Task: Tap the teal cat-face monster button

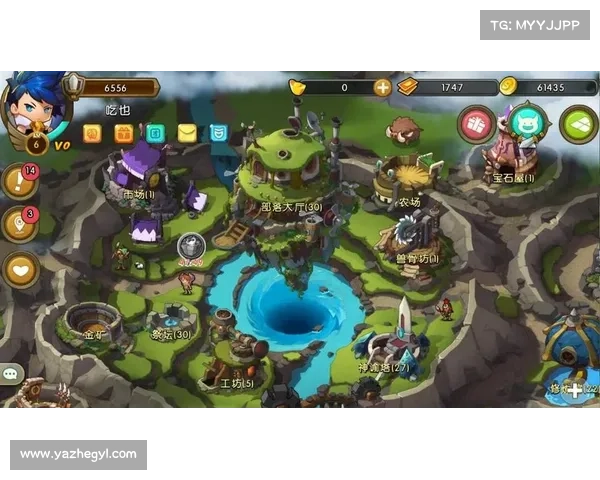Action: pyautogui.click(x=526, y=123)
